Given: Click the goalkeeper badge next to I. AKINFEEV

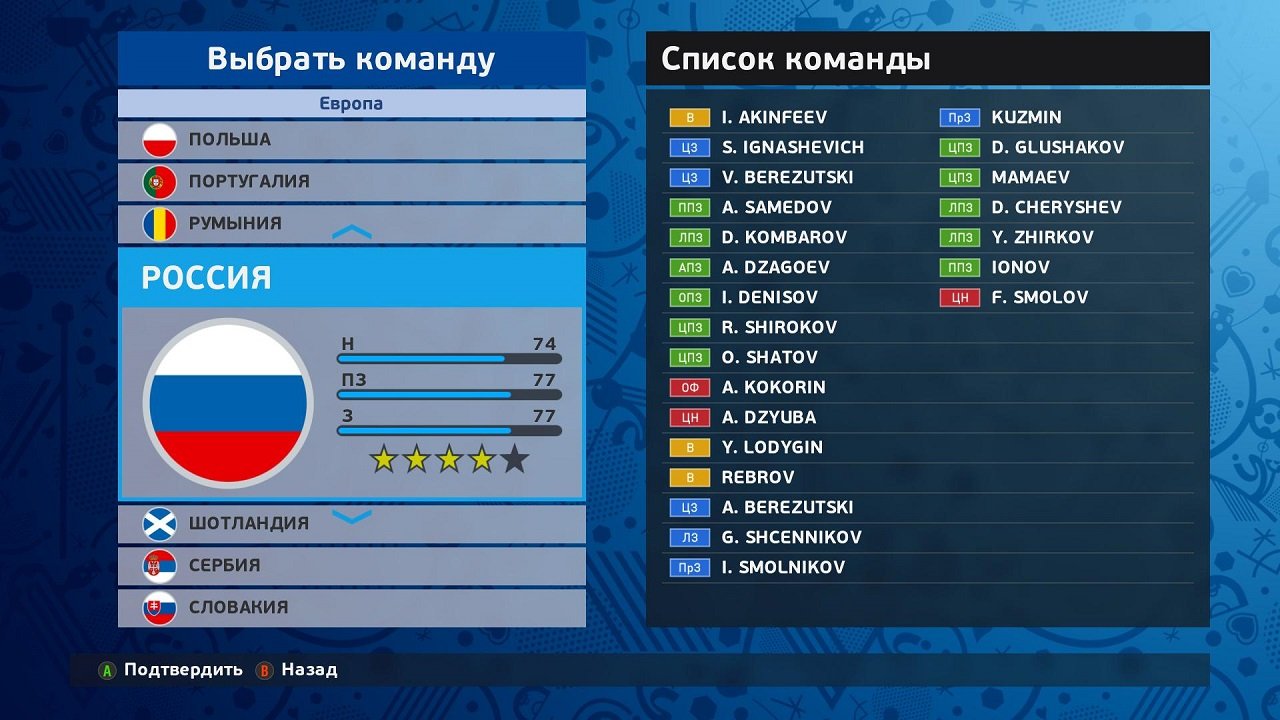Looking at the screenshot, I should click(x=689, y=117).
